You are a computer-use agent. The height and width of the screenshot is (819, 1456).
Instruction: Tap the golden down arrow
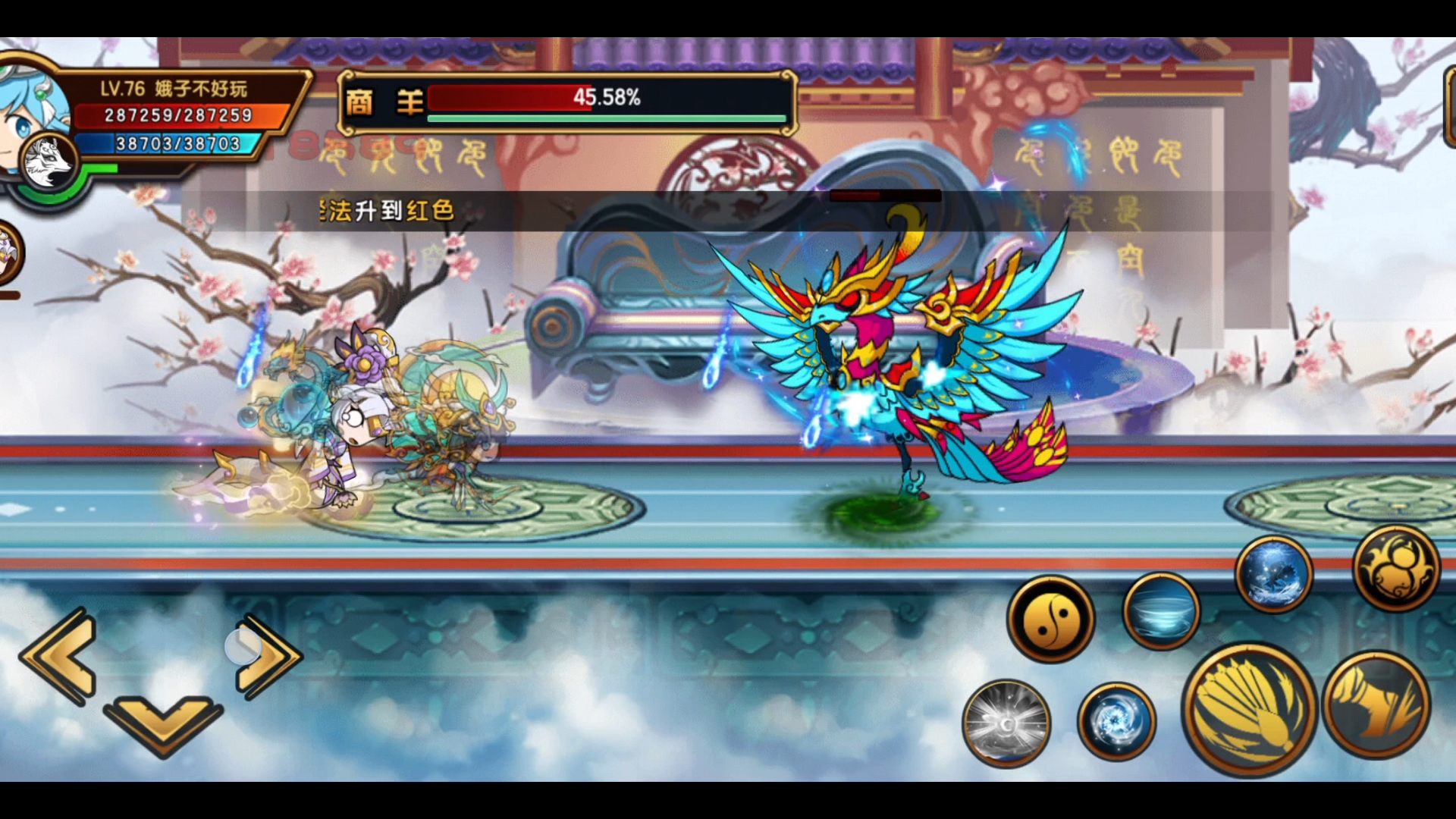coord(163,724)
